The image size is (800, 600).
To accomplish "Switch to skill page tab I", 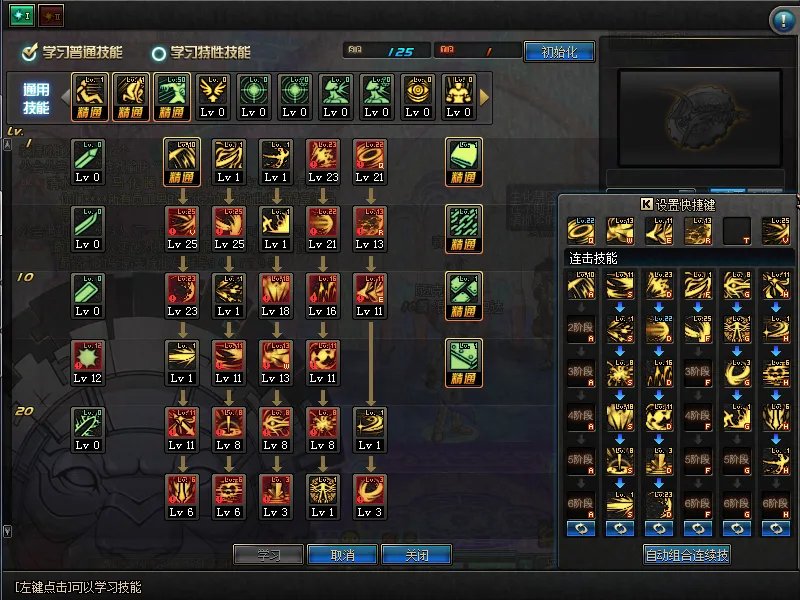I will tap(23, 15).
